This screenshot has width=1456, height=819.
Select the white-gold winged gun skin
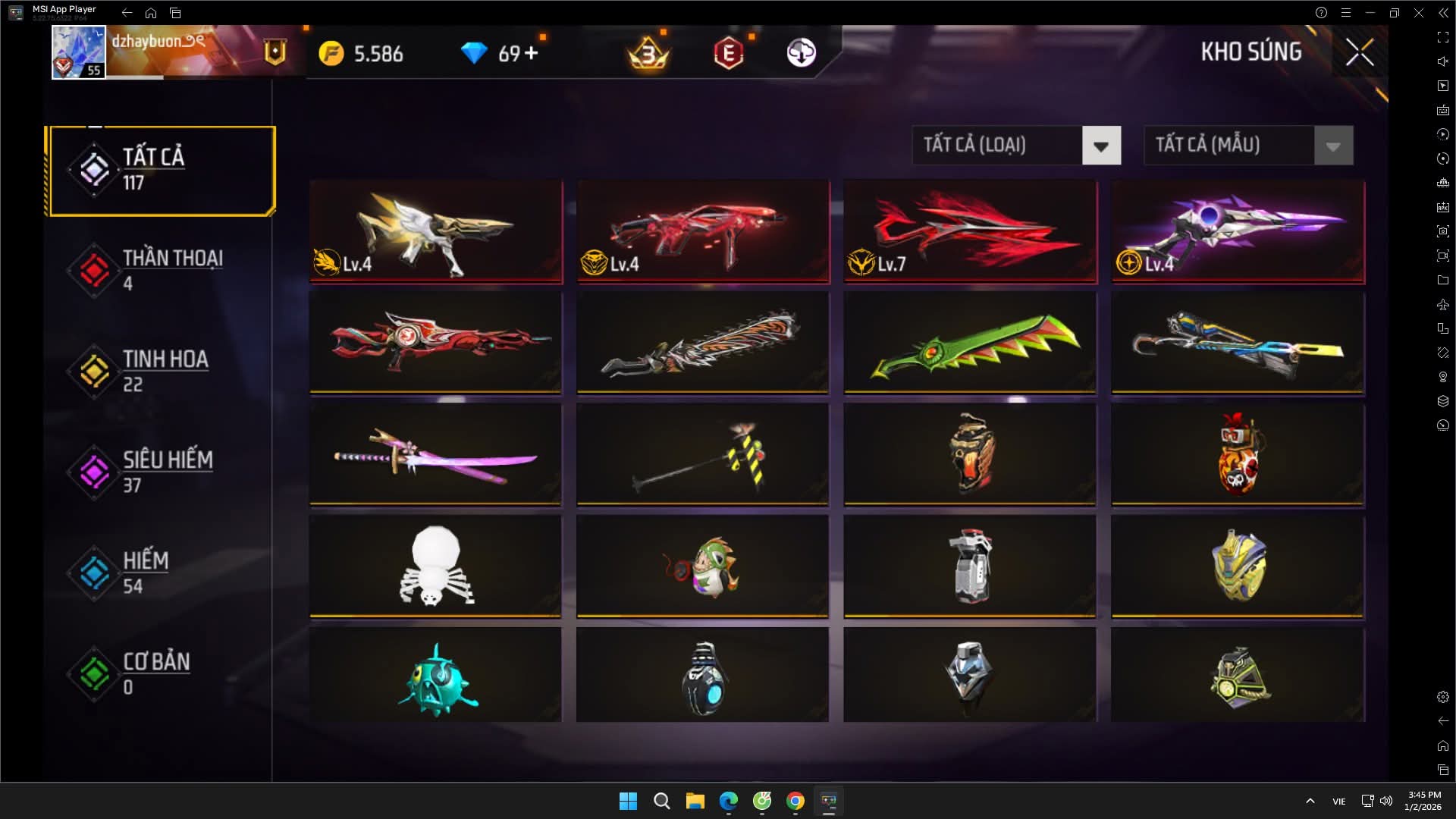436,231
